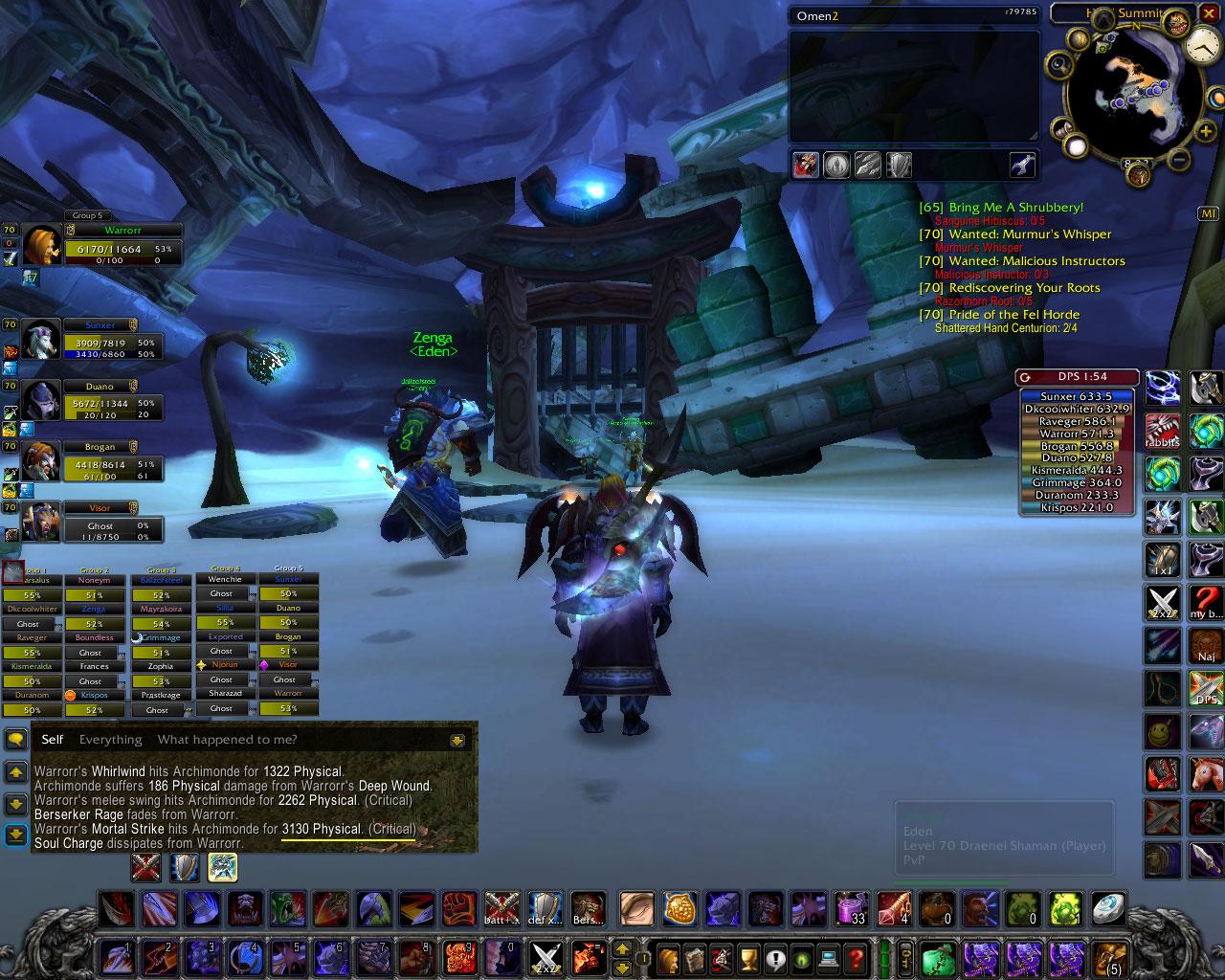Select the Self combat log tab
This screenshot has height=980, width=1225.
point(53,739)
